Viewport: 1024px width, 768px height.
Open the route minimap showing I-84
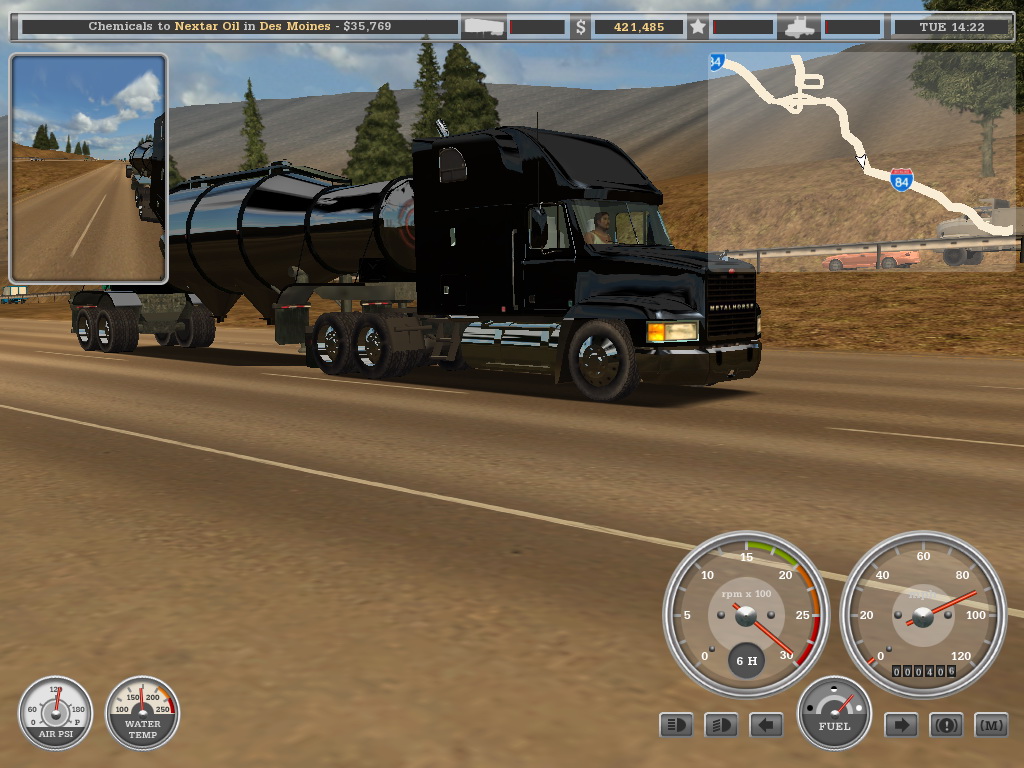point(860,160)
